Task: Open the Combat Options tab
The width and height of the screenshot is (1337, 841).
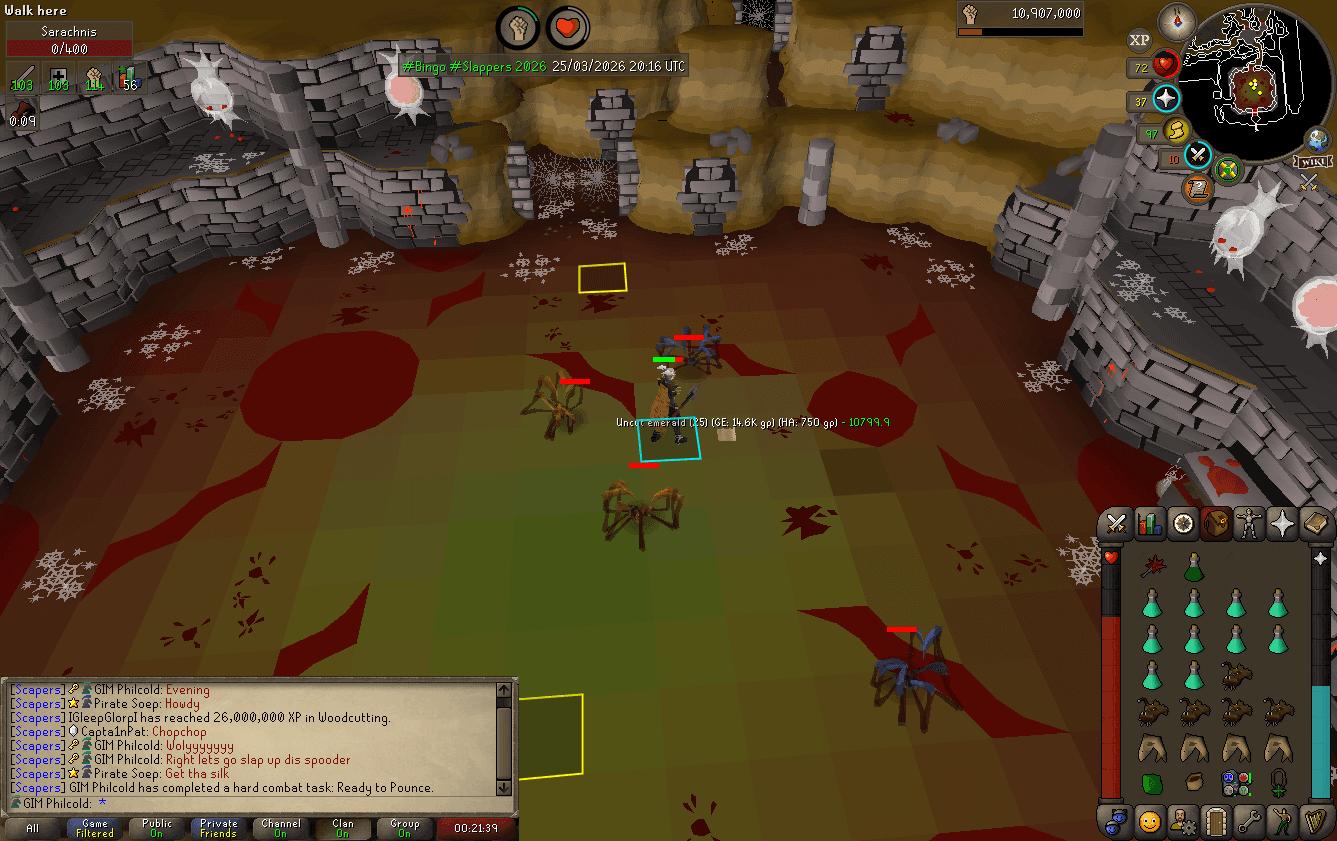Action: coord(1115,523)
